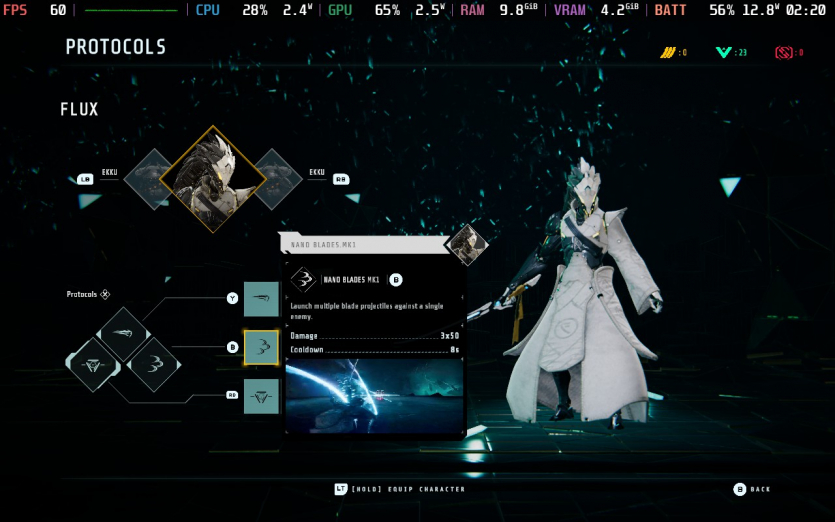Click the orange striped currency icon
Viewport: 835px width, 522px height.
click(x=667, y=52)
